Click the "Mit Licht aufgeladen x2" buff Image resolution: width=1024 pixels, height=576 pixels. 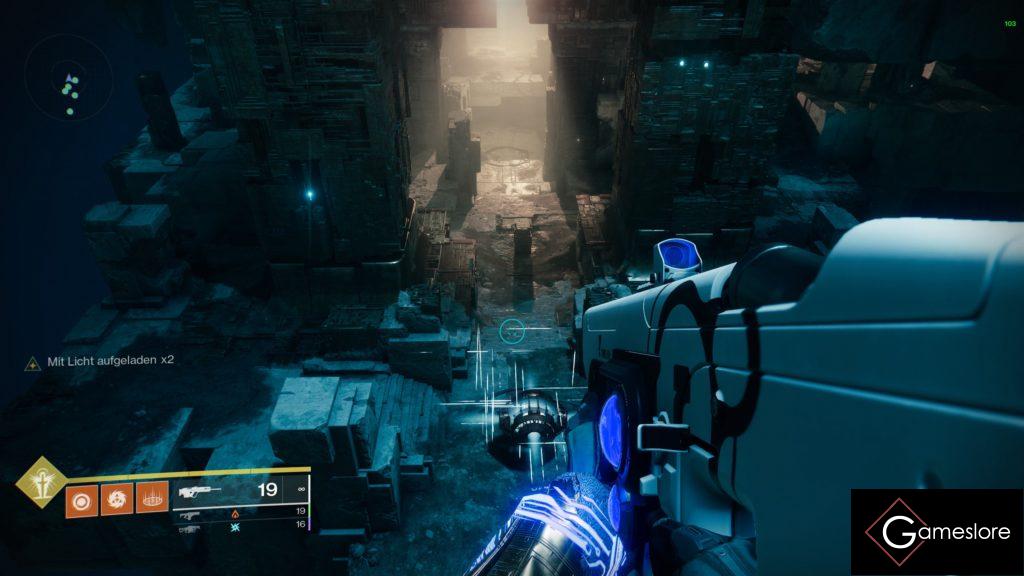[x=100, y=361]
